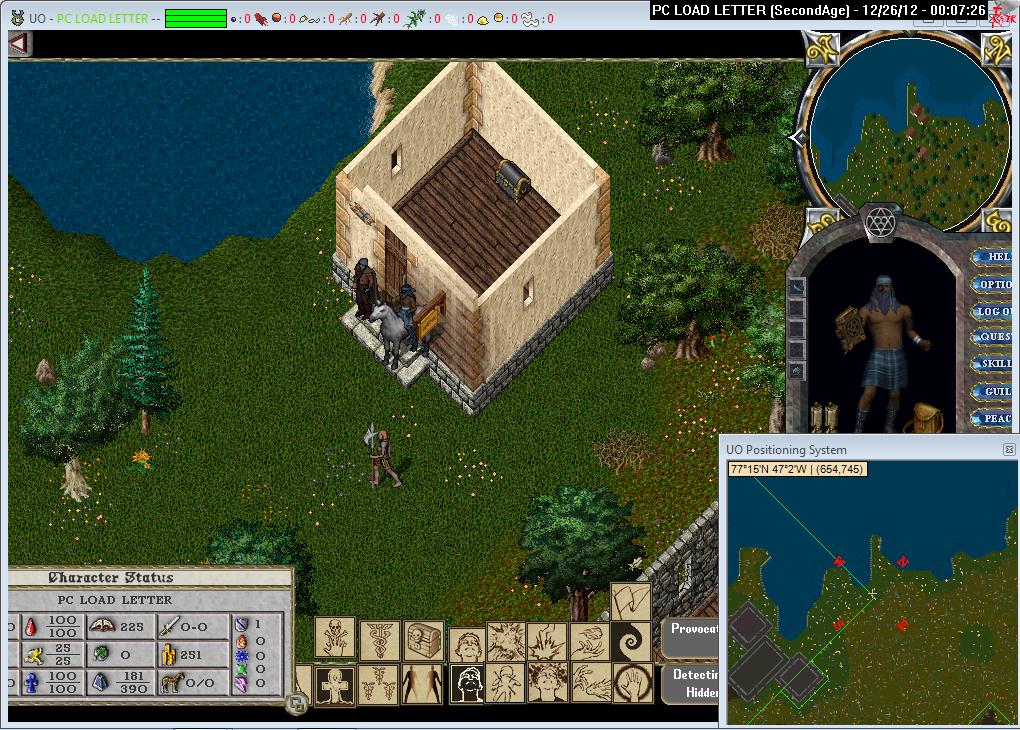Image resolution: width=1020 pixels, height=730 pixels.
Task: Open the Guild button on the paperdoll
Action: [995, 392]
